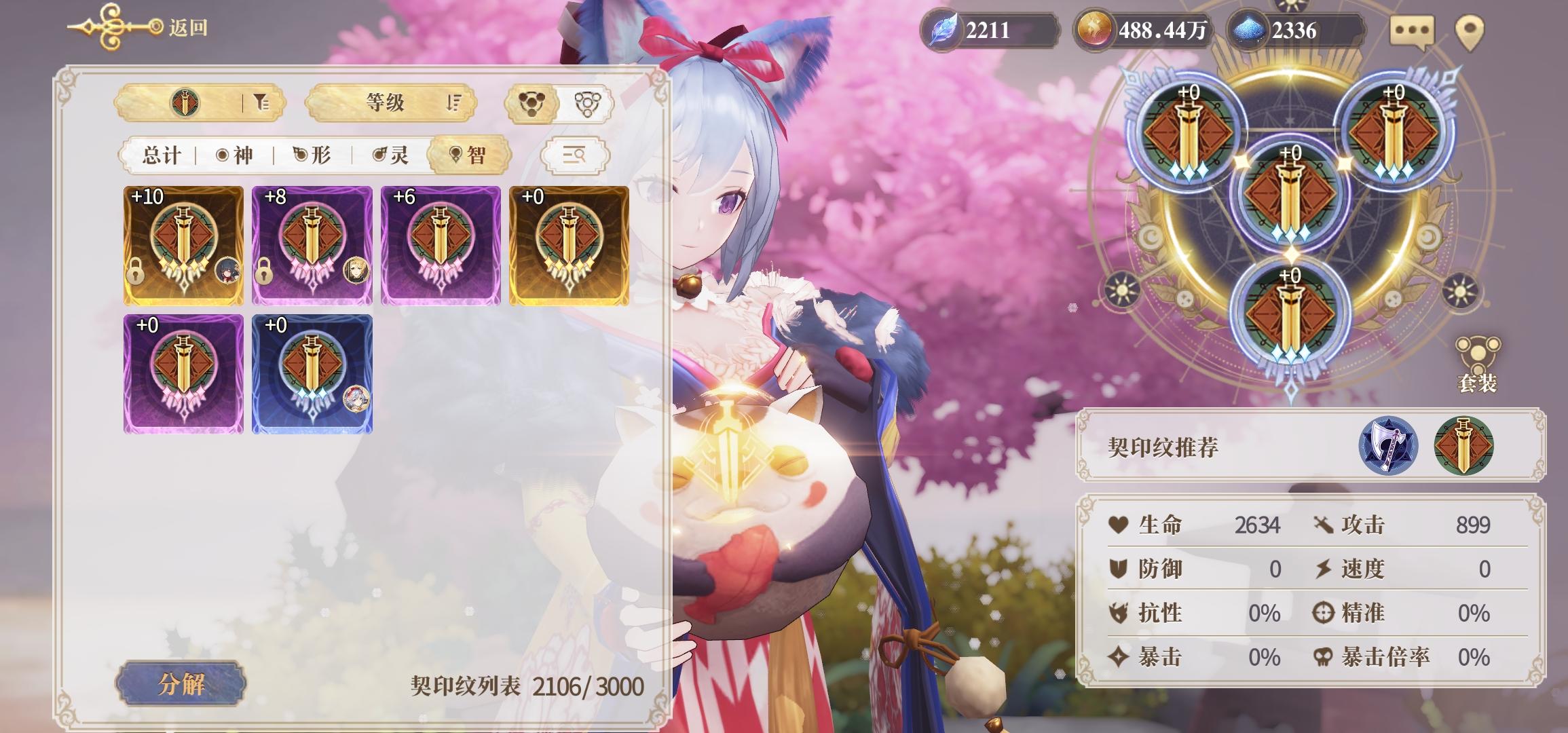This screenshot has width=1568, height=733.
Task: Switch to ungrouped rune view icon
Action: 588,104
